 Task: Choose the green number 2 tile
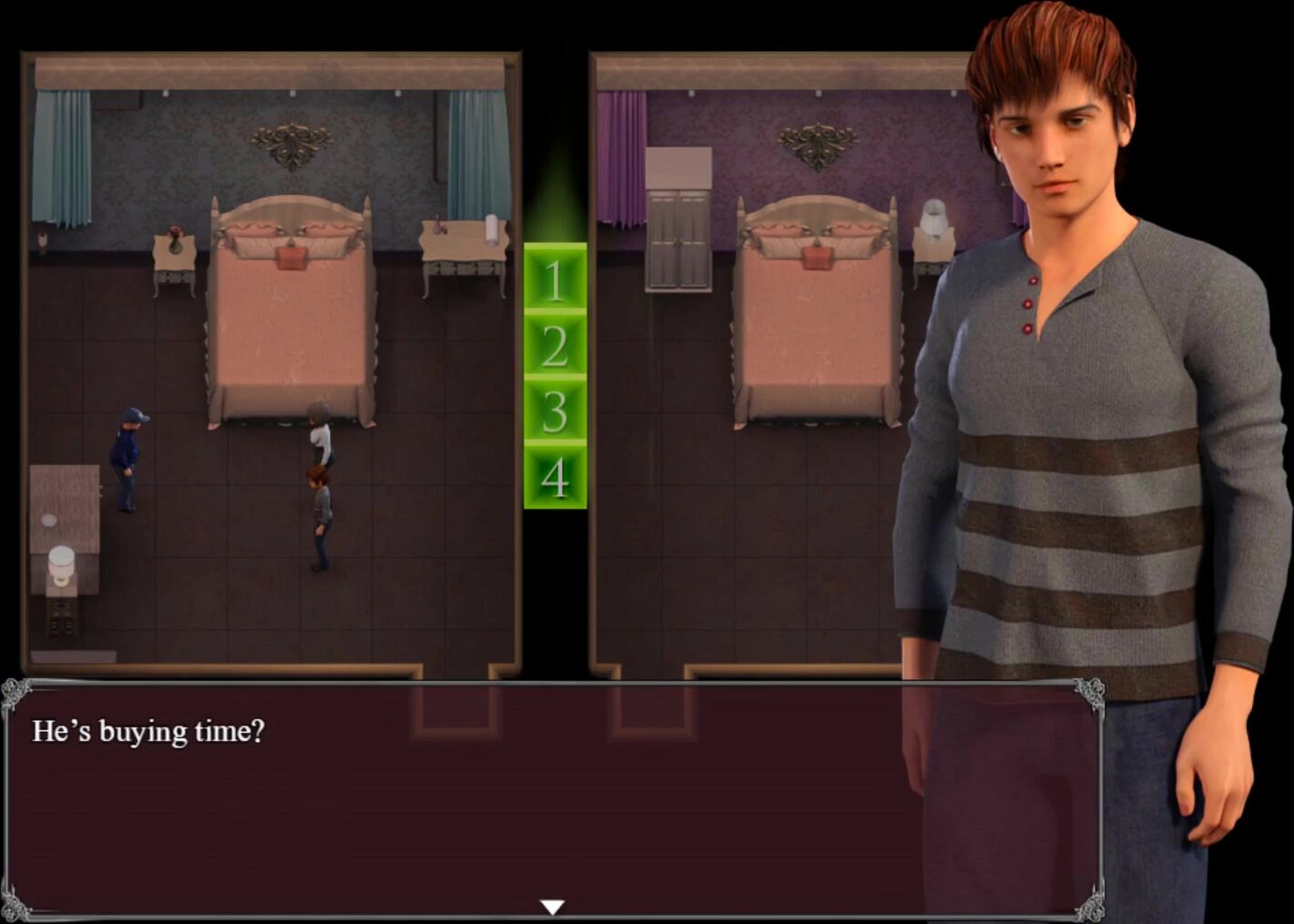pyautogui.click(x=555, y=345)
